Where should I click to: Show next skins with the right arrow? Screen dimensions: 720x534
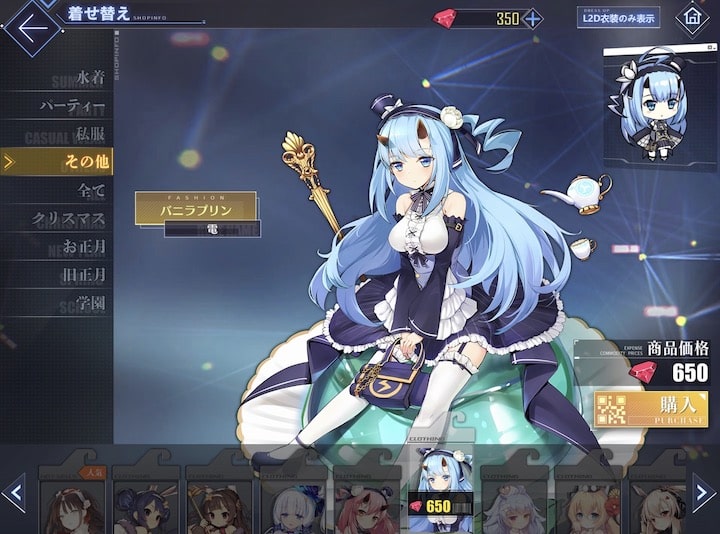click(704, 492)
